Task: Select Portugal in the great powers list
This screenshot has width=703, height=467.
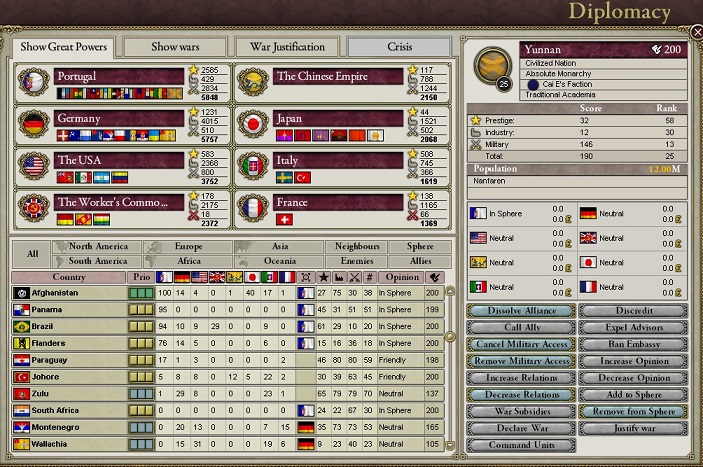Action: coord(120,76)
